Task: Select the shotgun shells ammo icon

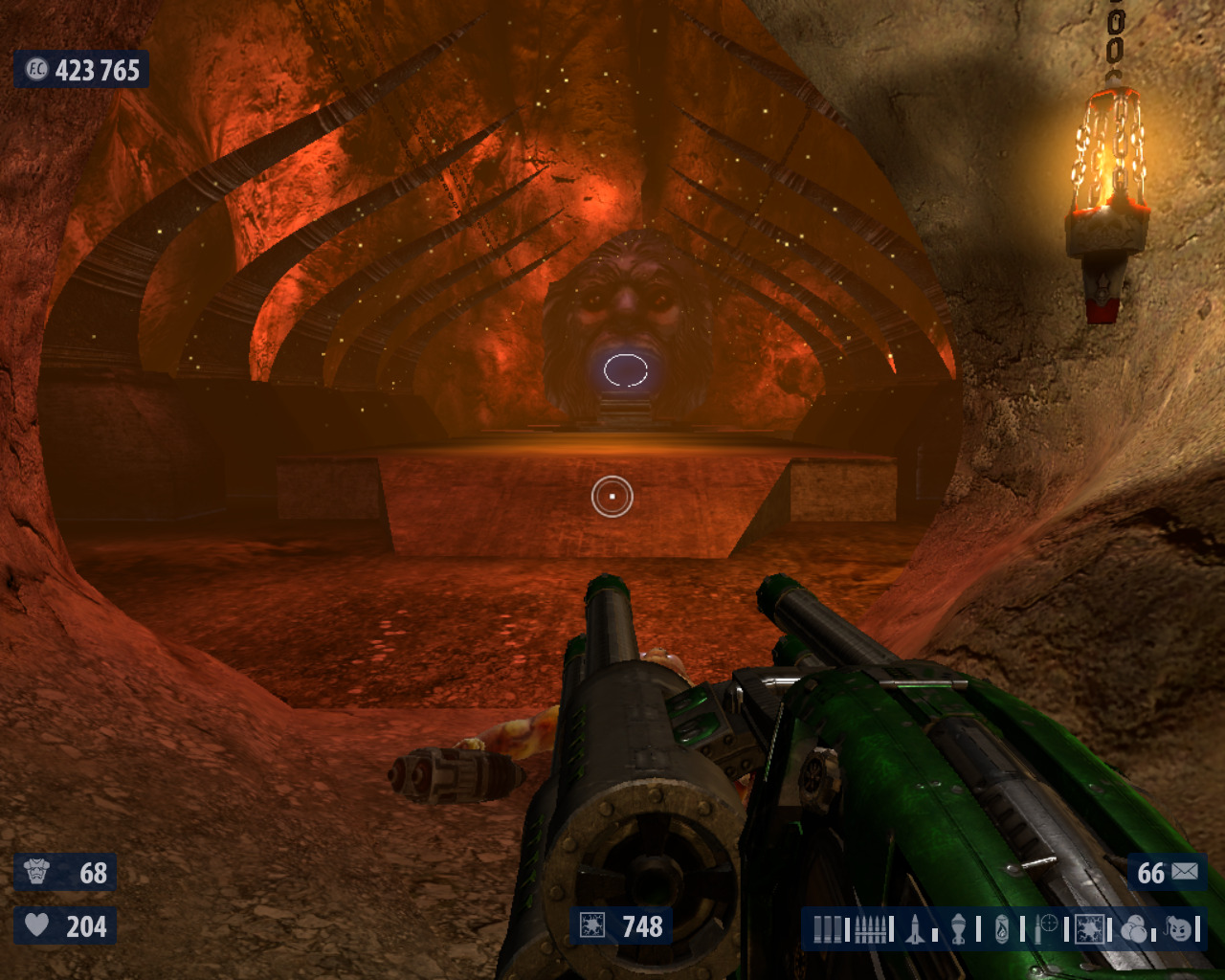Action: (x=830, y=928)
